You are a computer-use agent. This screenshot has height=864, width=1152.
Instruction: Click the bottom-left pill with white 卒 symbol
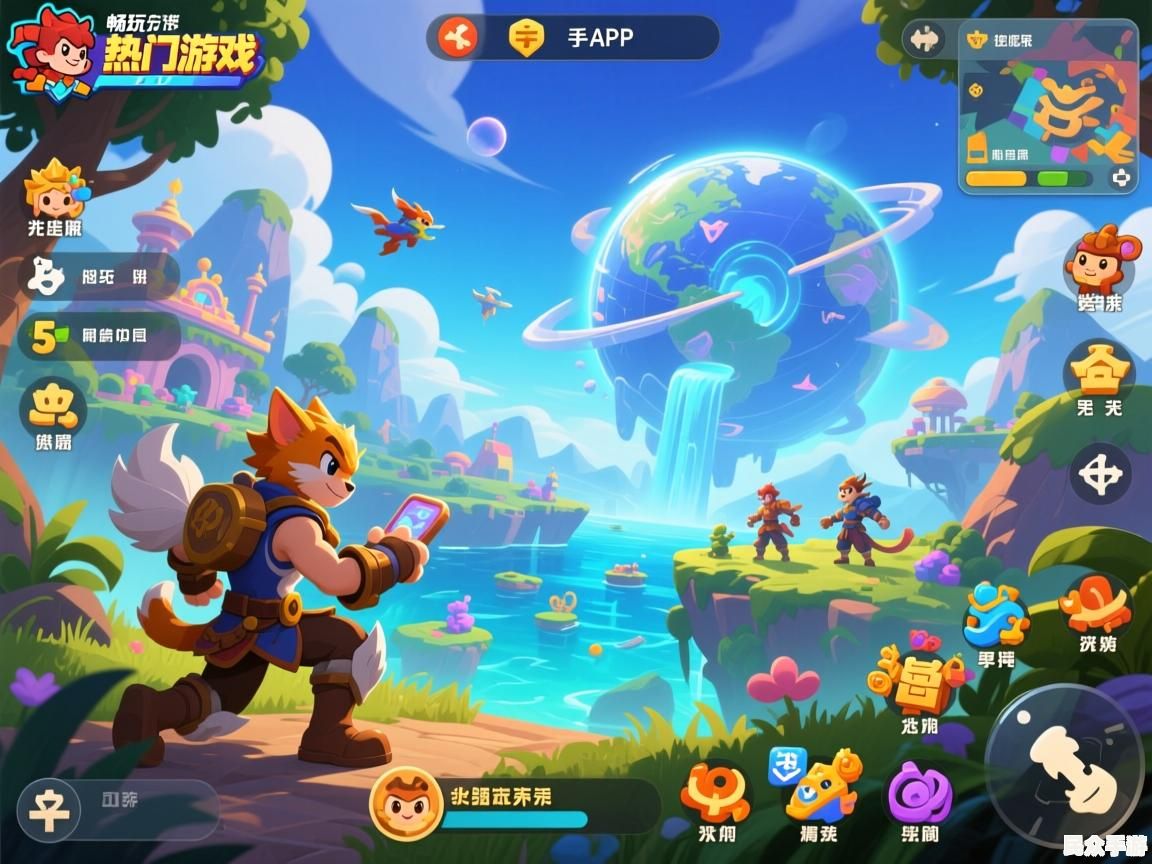pos(118,810)
